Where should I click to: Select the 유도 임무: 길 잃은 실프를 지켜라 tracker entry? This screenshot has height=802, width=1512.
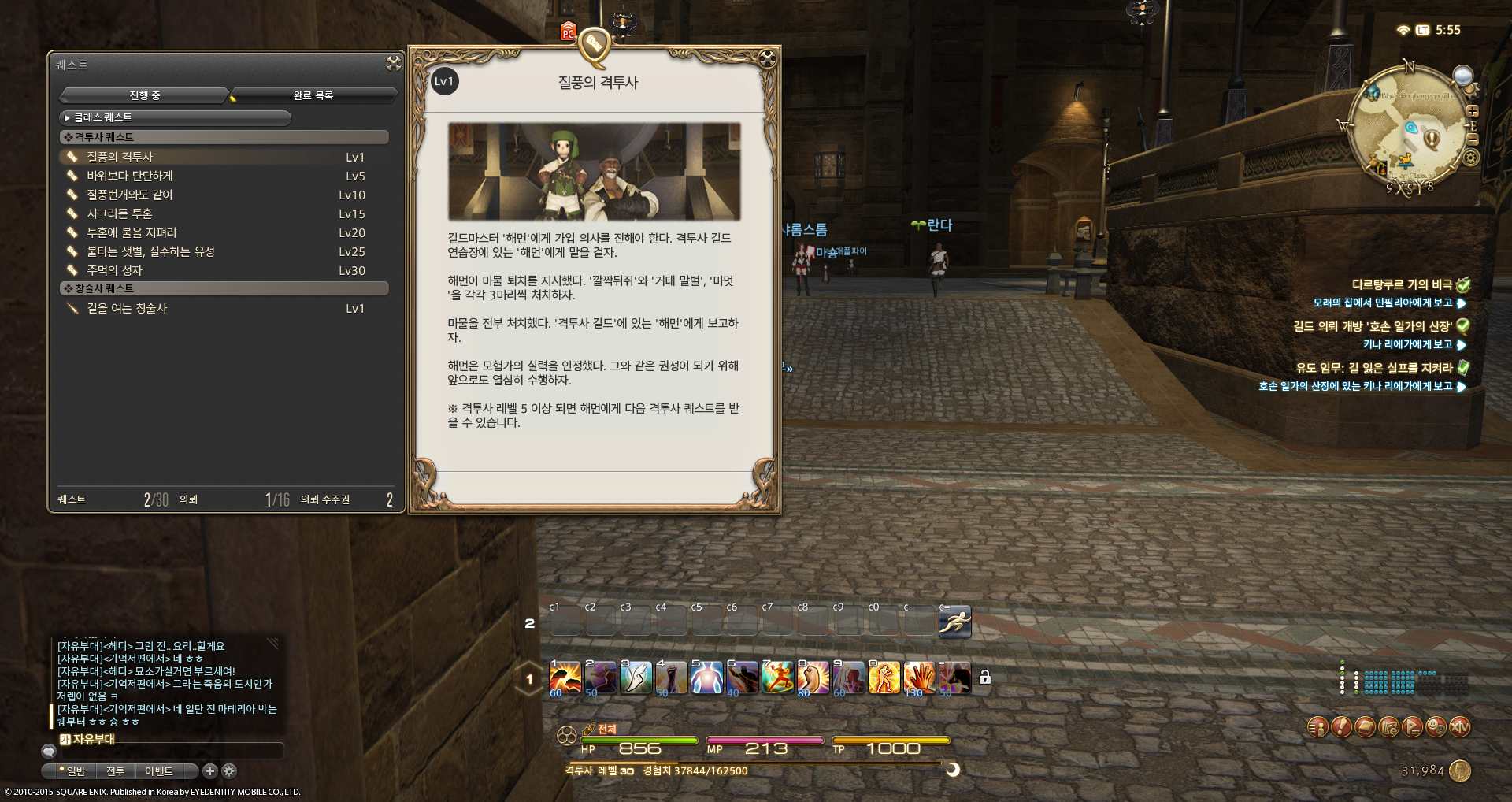[x=1373, y=368]
